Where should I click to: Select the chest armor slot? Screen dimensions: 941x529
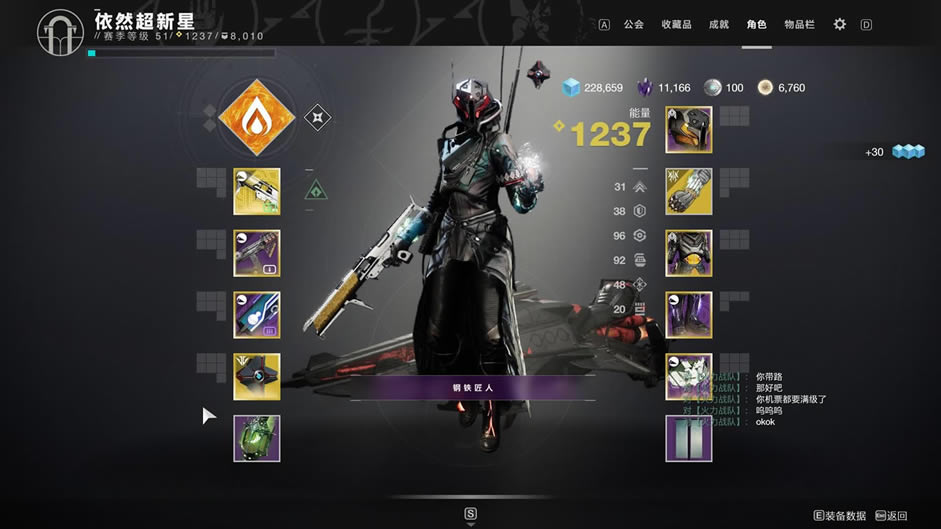(x=689, y=253)
